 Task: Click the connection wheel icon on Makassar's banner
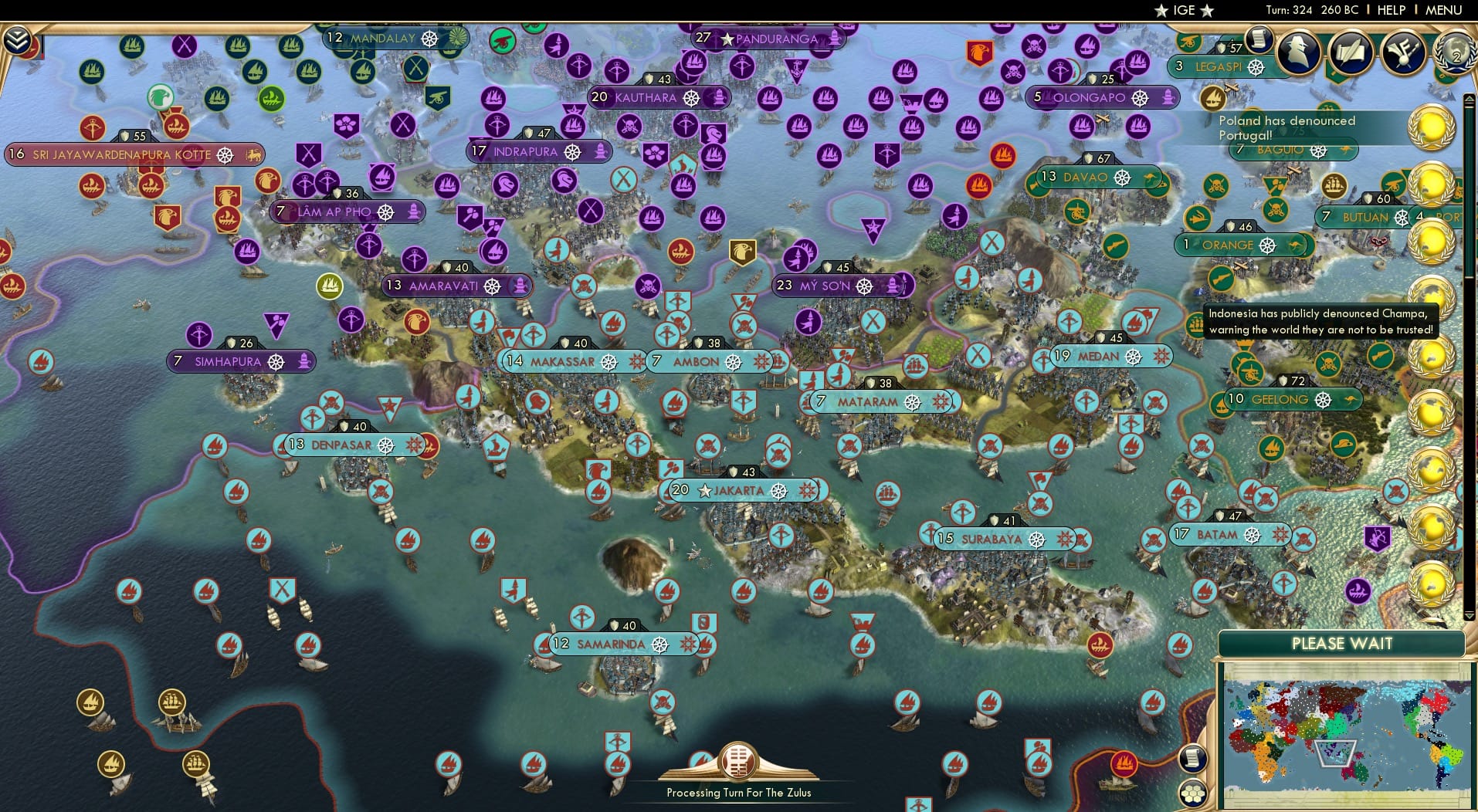tap(610, 361)
